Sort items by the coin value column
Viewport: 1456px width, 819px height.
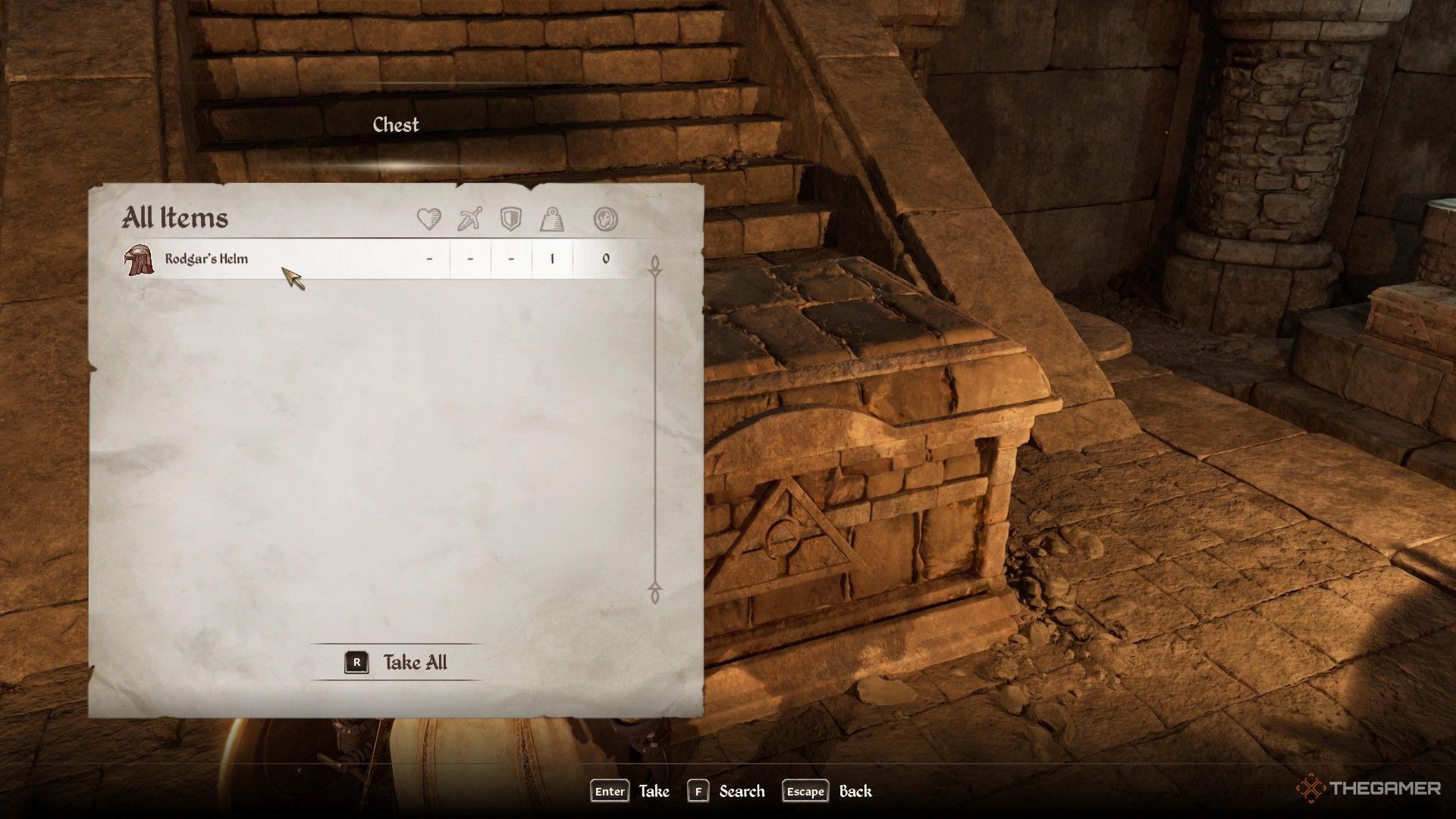605,220
